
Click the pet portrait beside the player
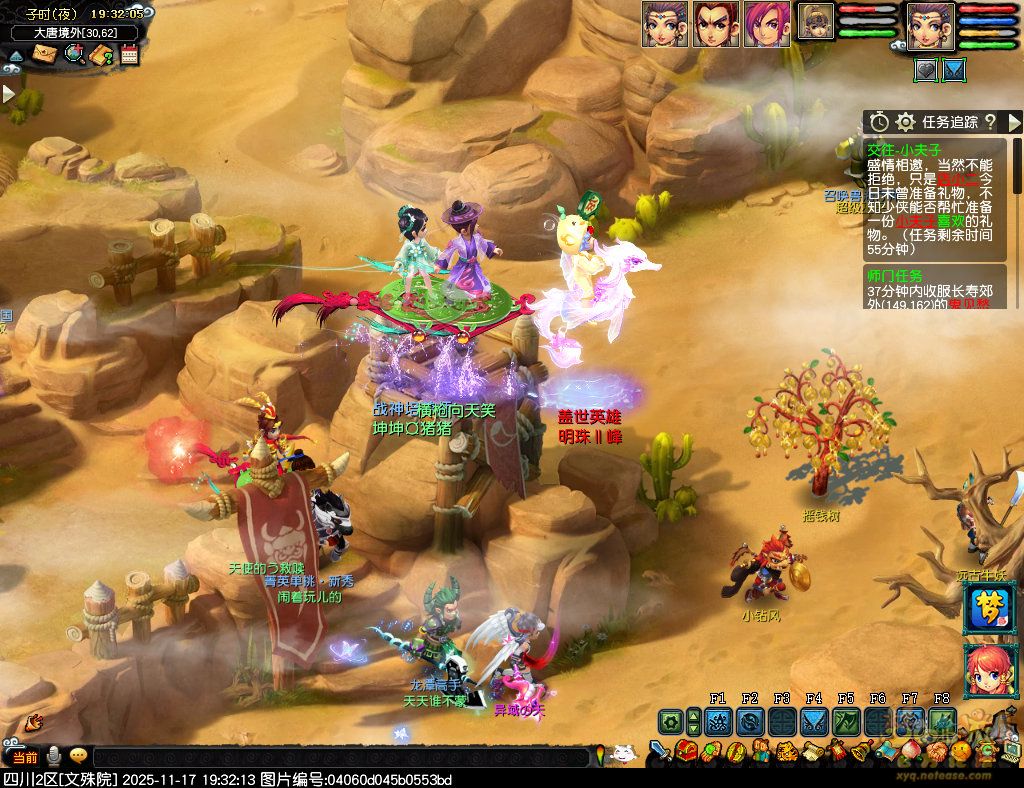[816, 21]
